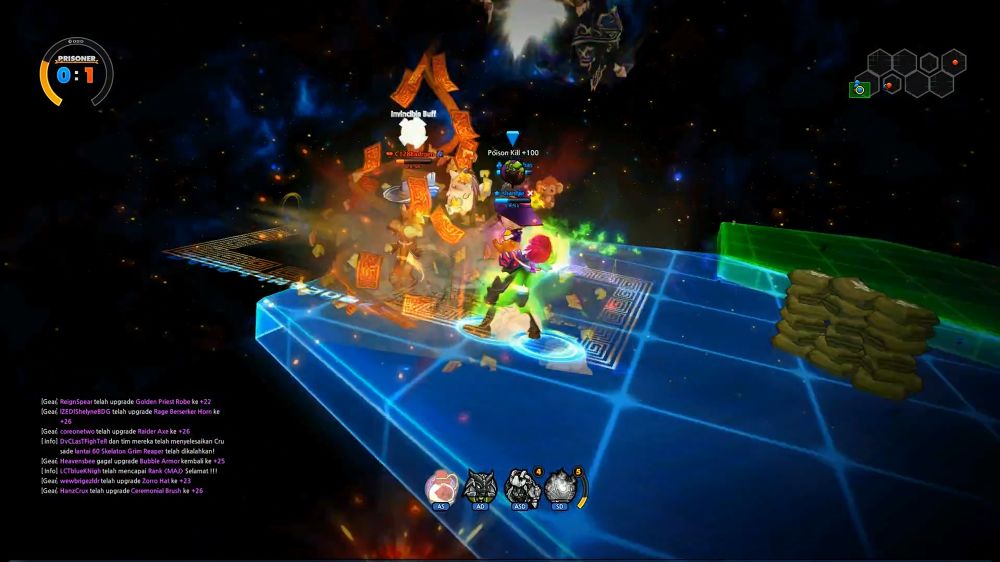
Task: Use the AD horned beast skill
Action: pyautogui.click(x=481, y=488)
